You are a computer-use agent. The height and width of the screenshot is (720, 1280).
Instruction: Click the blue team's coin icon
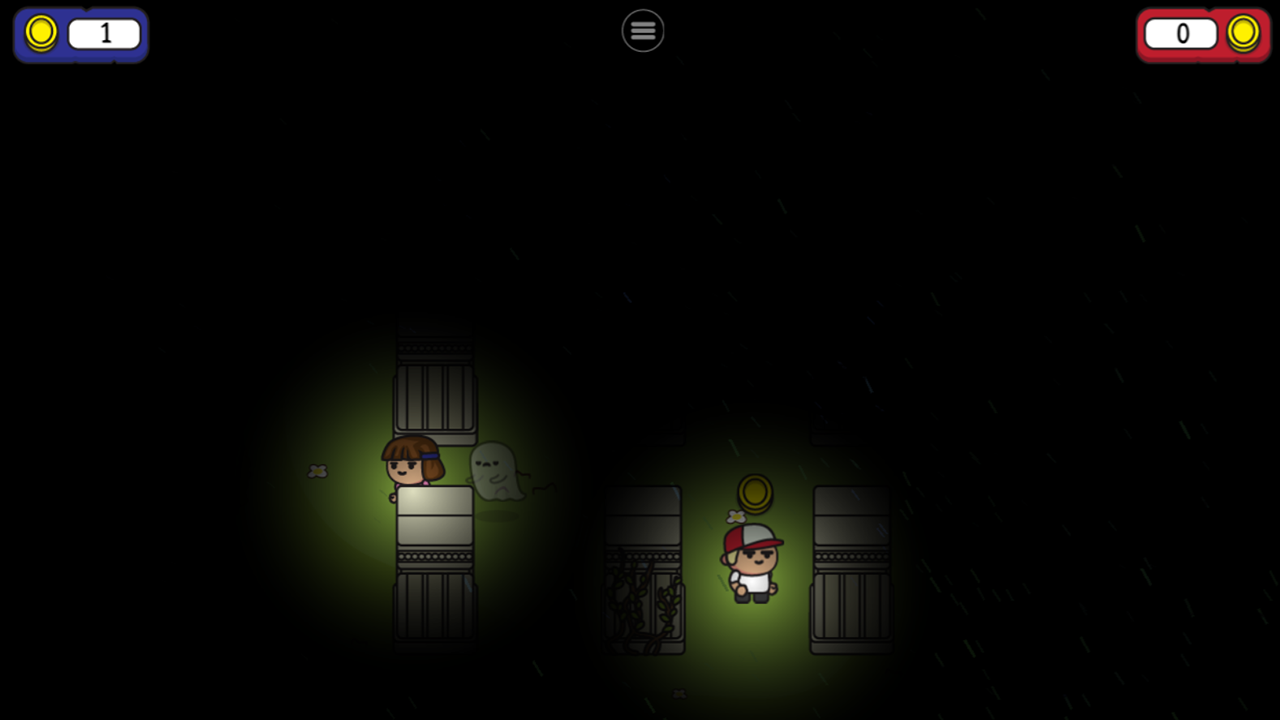point(41,33)
